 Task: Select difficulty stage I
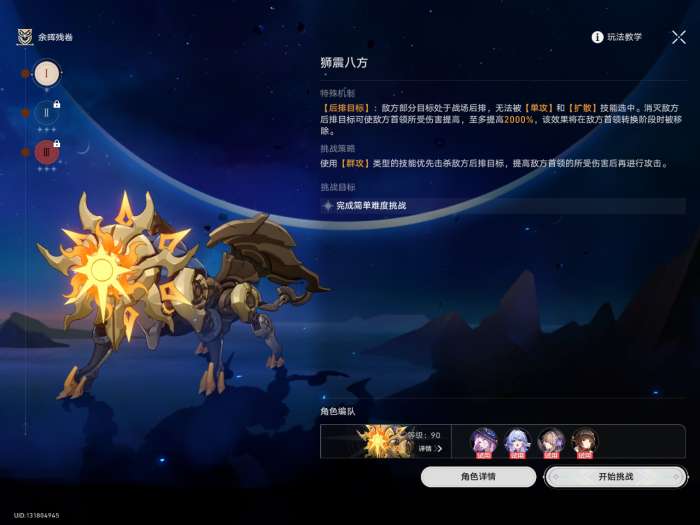[46, 74]
